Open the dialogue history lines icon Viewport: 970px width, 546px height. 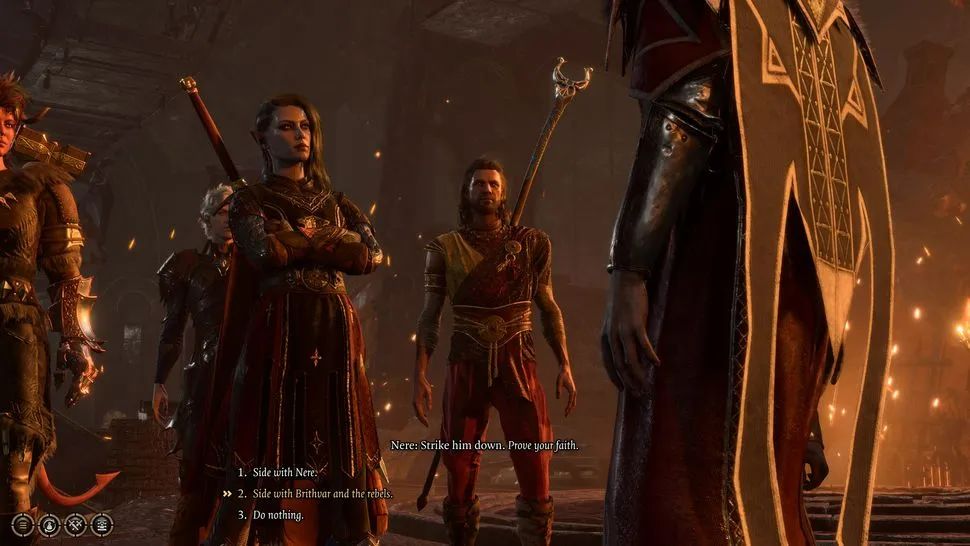pos(23,524)
